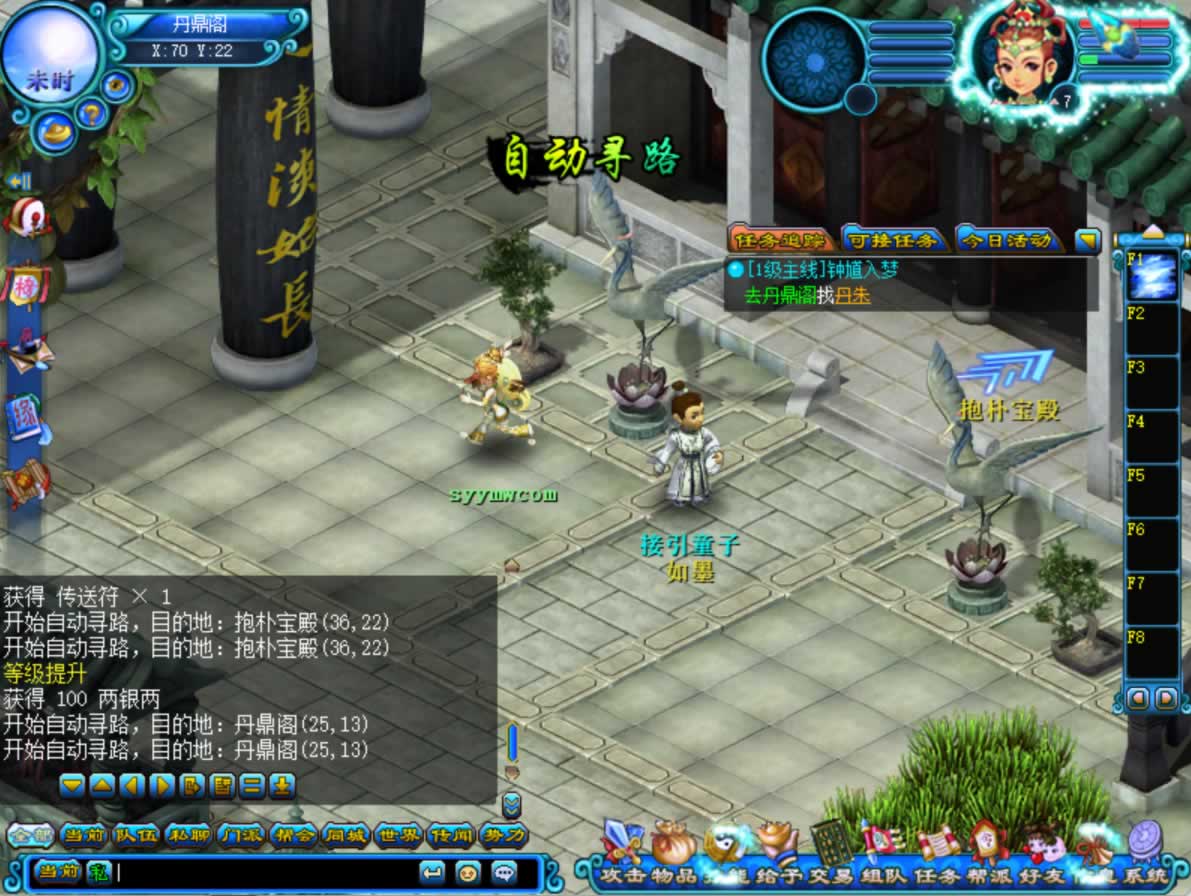1191x896 pixels.
Task: Click the player character portrait
Action: click(x=1022, y=55)
